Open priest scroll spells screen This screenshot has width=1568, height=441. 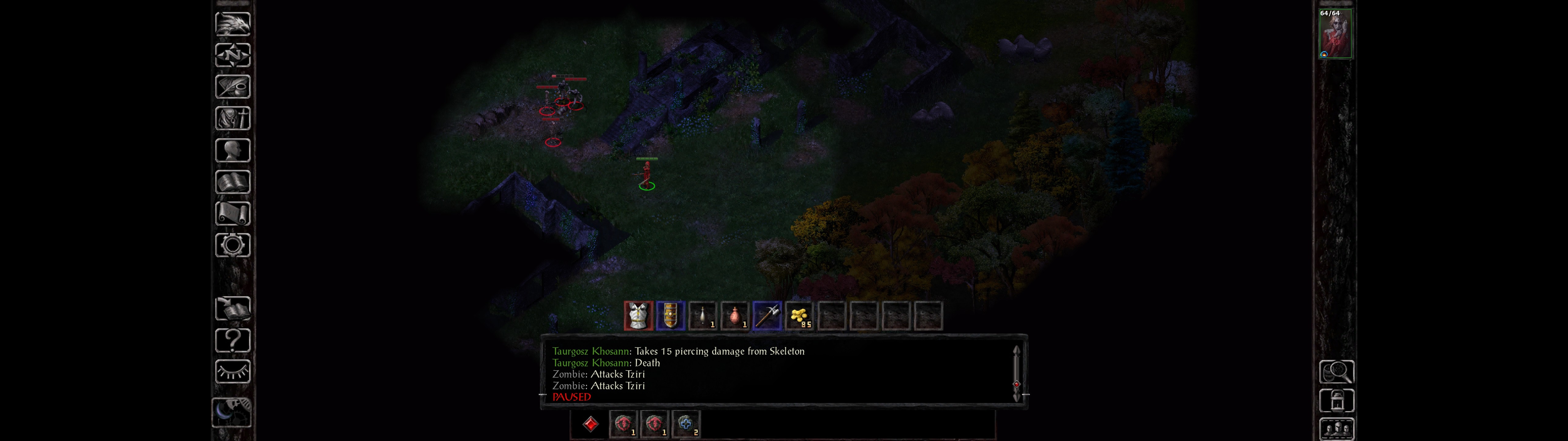[x=232, y=214]
